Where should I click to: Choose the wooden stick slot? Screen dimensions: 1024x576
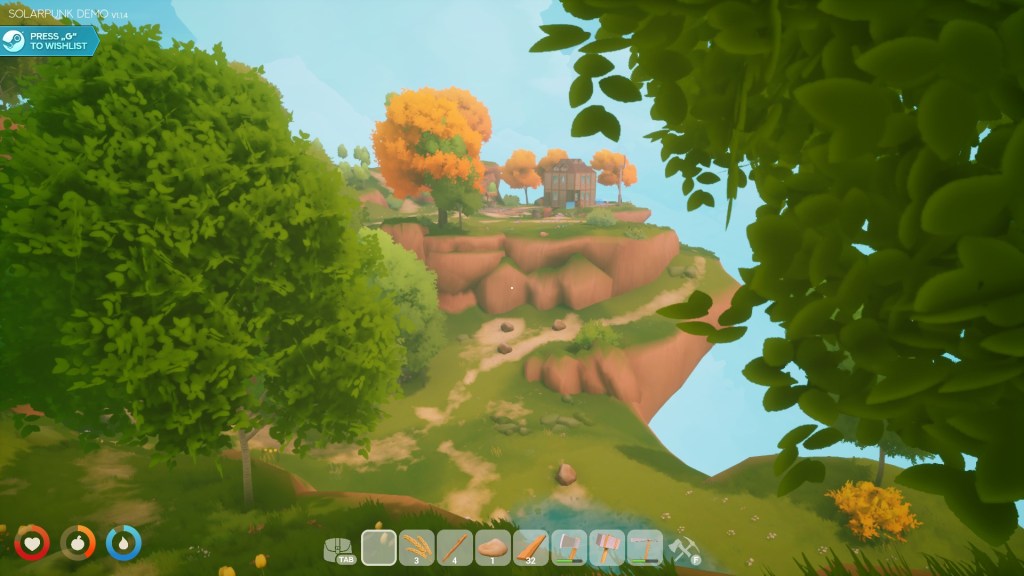455,547
